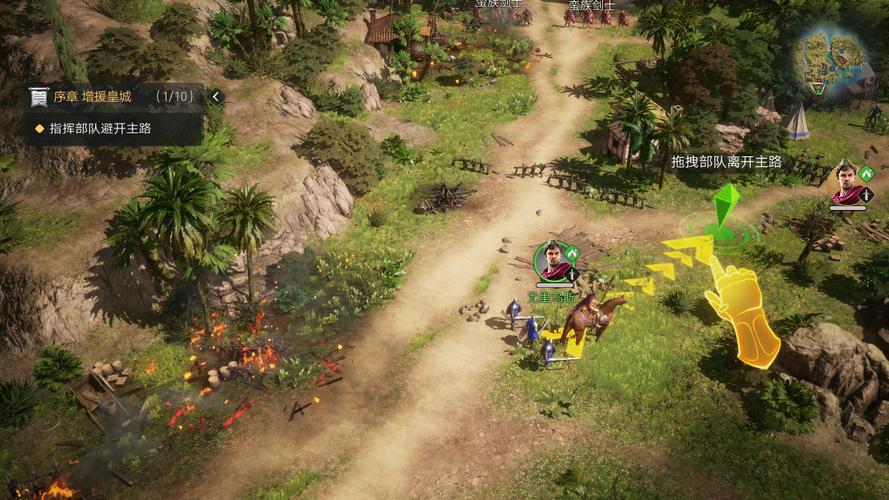889x500 pixels.
Task: Click the green diamond destination marker
Action: pos(727,204)
